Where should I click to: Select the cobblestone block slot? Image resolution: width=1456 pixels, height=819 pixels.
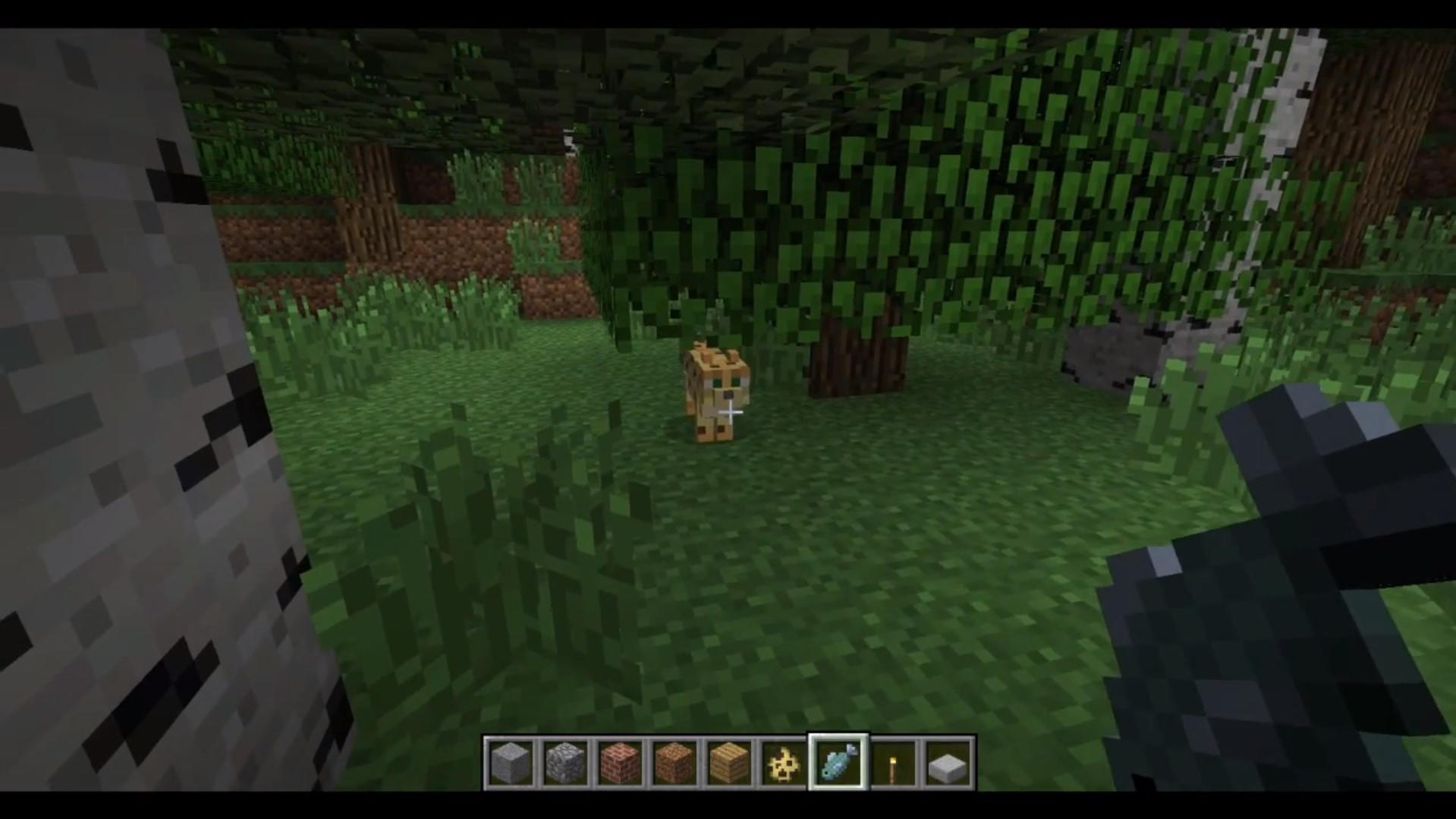click(565, 763)
